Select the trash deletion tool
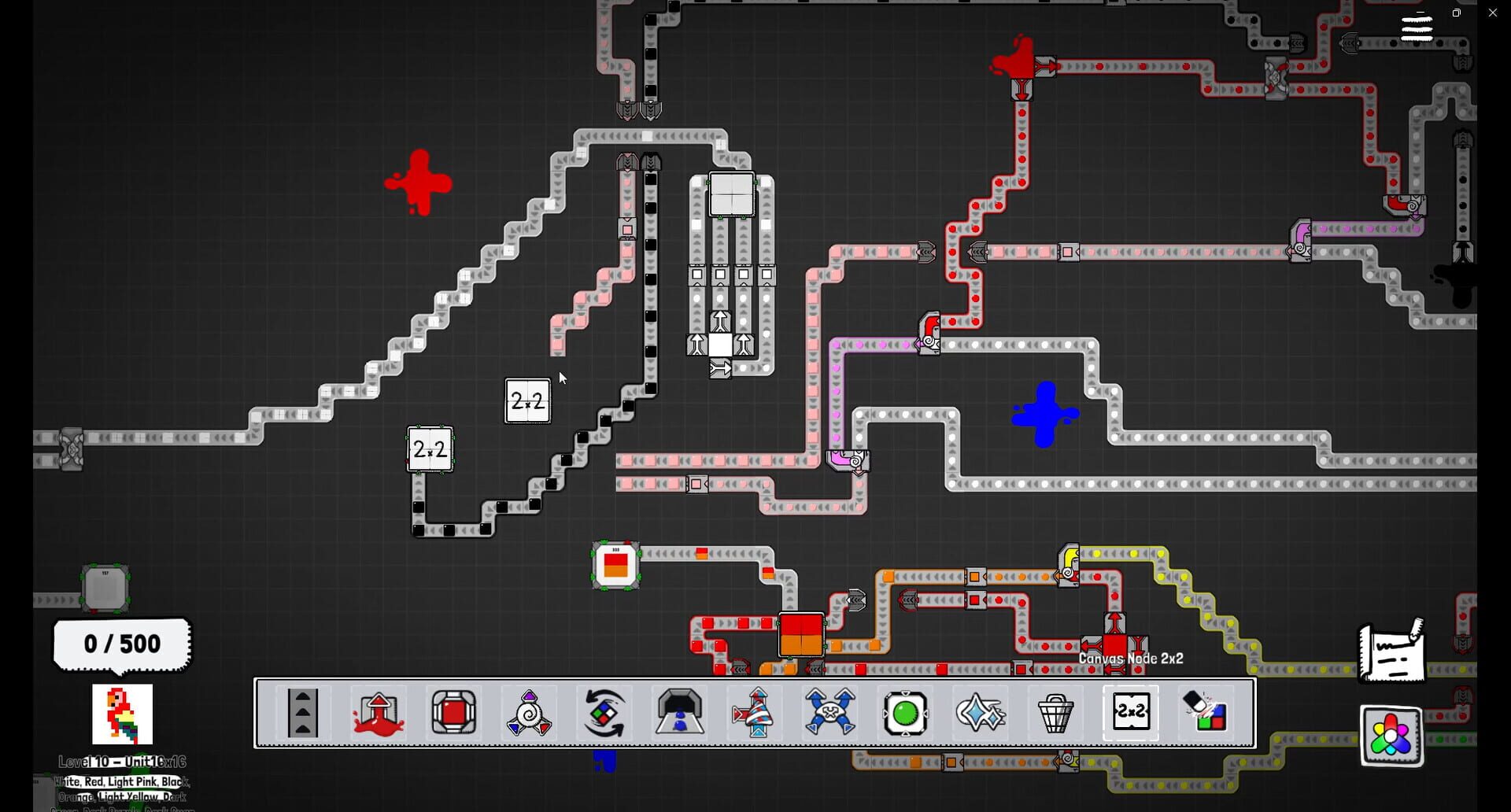The image size is (1511, 812). pyautogui.click(x=1056, y=713)
